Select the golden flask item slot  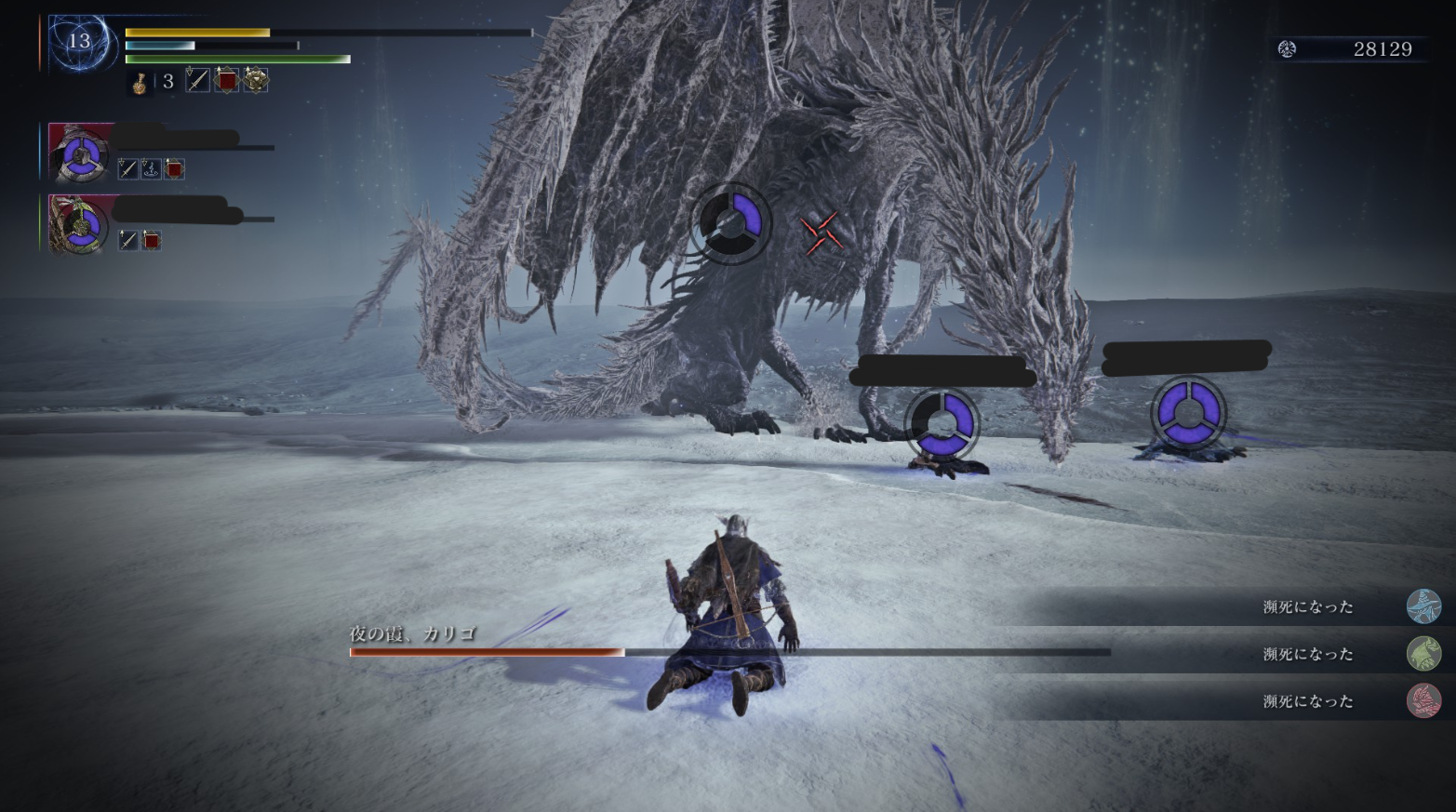(x=140, y=82)
